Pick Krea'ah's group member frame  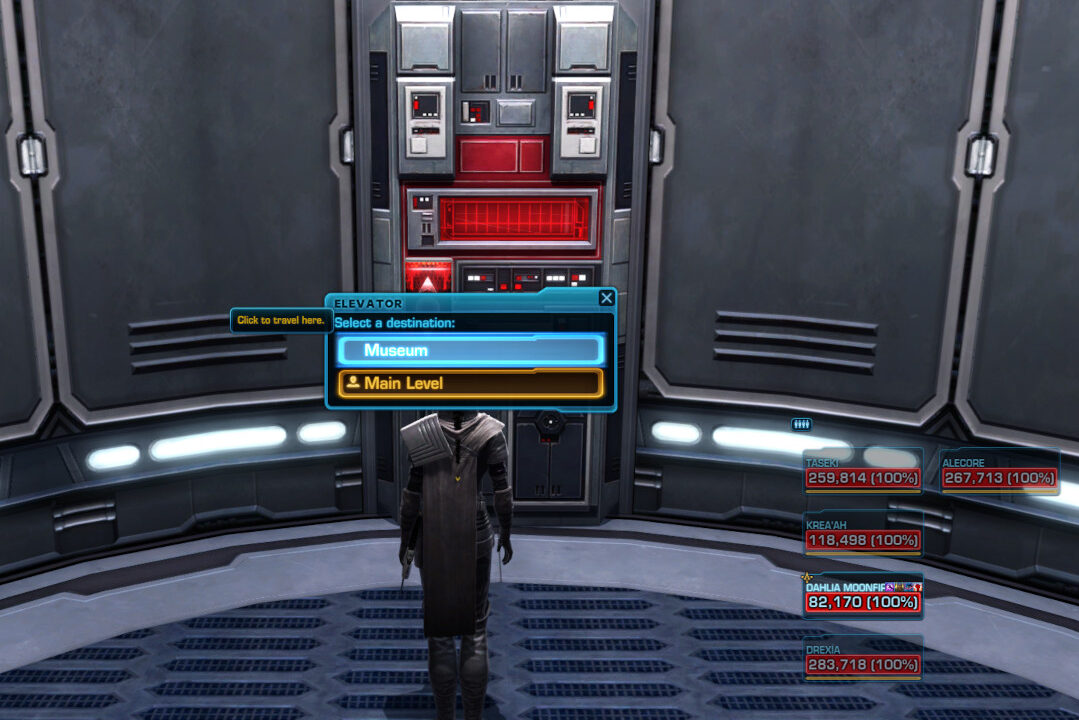click(x=862, y=534)
